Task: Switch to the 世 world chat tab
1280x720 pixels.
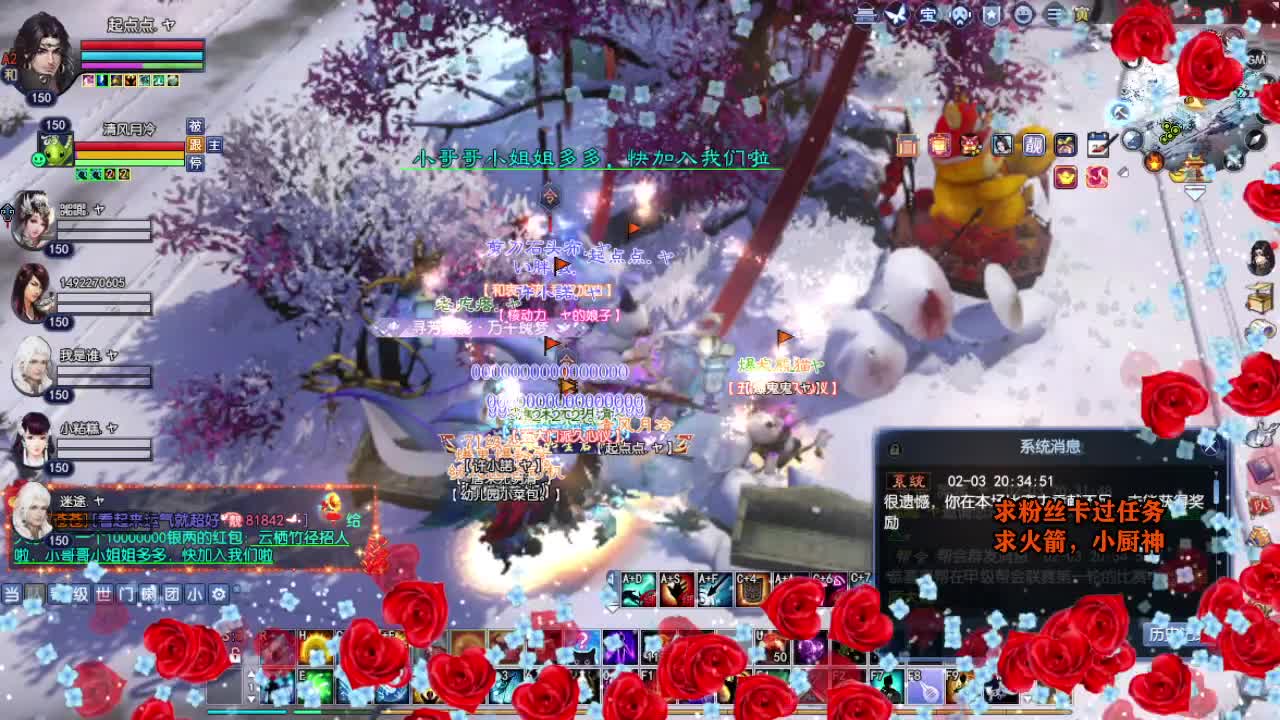Action: pos(103,594)
